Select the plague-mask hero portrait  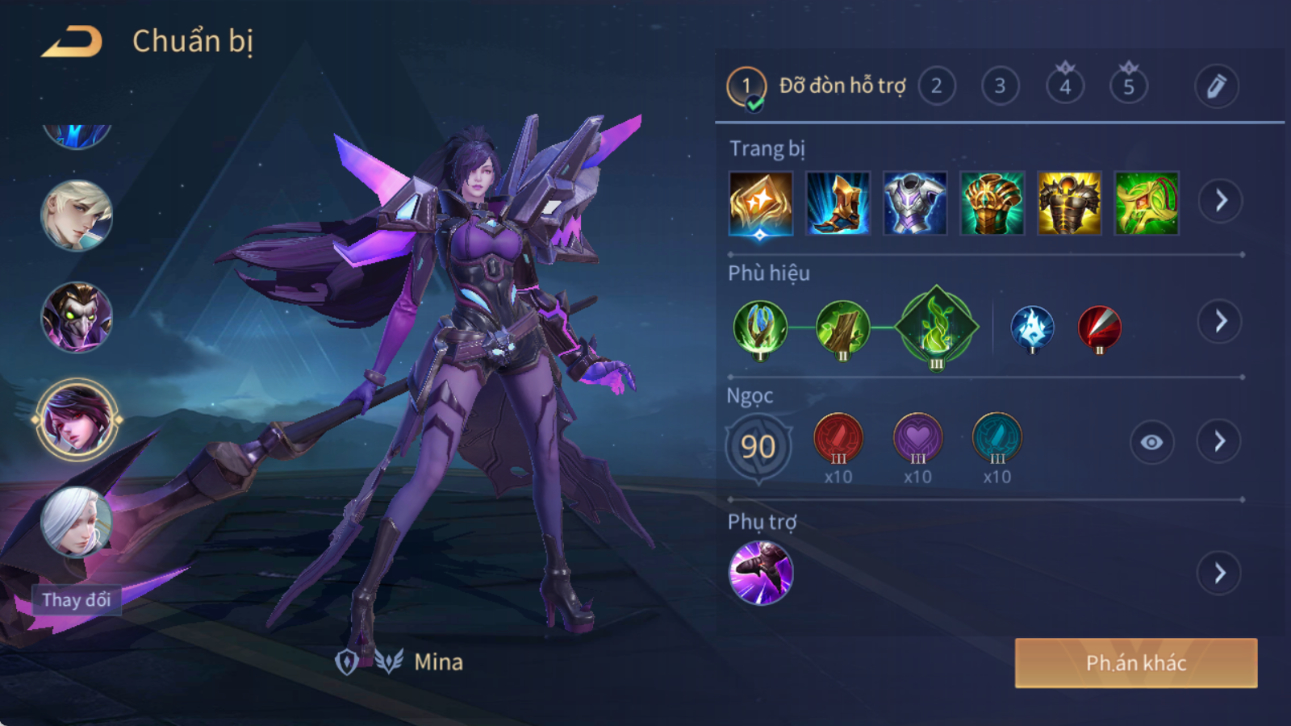[x=76, y=318]
